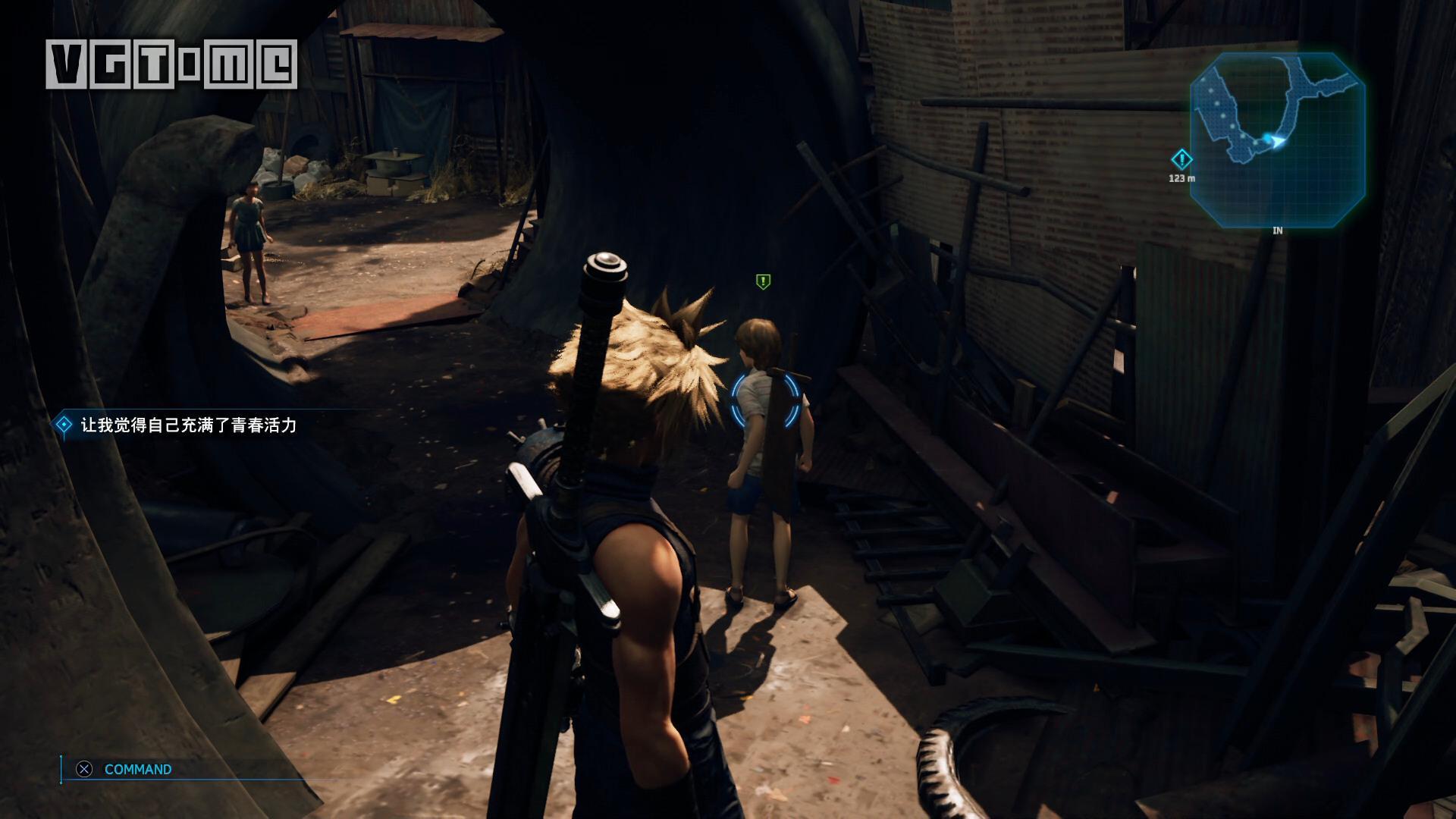
Task: Click the VGtime watermark logo
Action: pyautogui.click(x=171, y=64)
